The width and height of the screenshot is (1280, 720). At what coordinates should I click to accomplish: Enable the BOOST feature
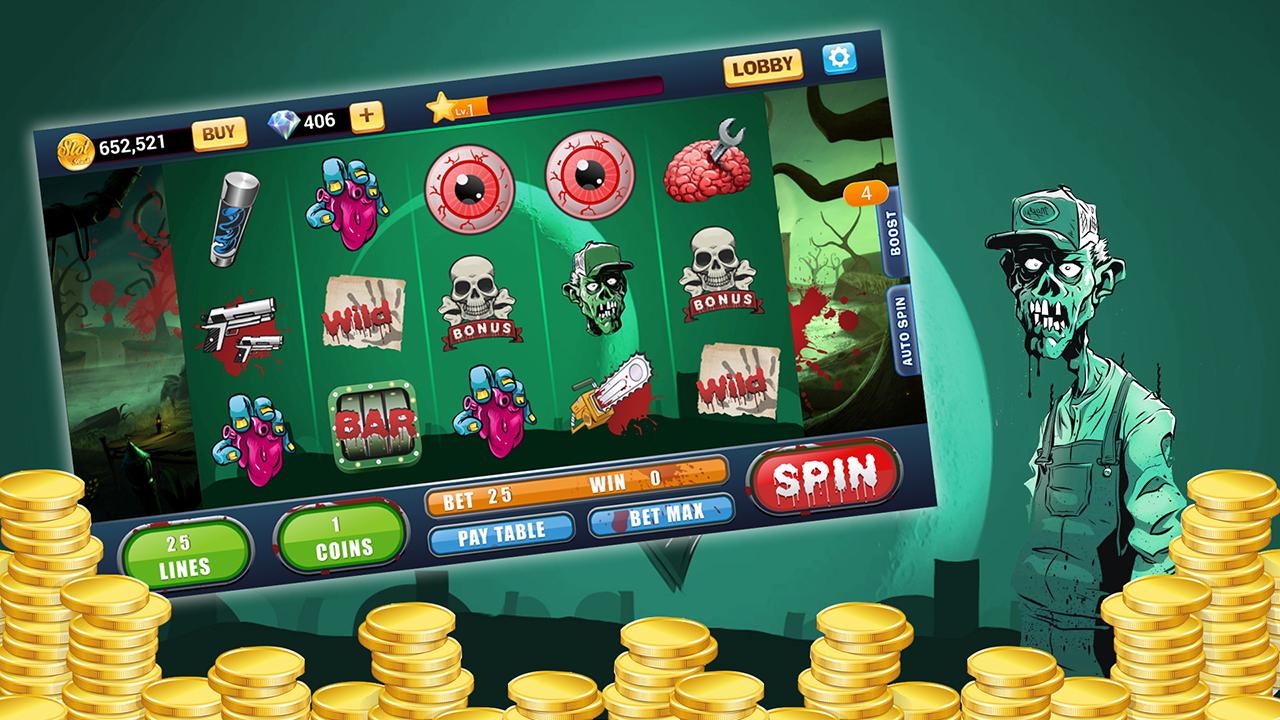click(x=895, y=232)
